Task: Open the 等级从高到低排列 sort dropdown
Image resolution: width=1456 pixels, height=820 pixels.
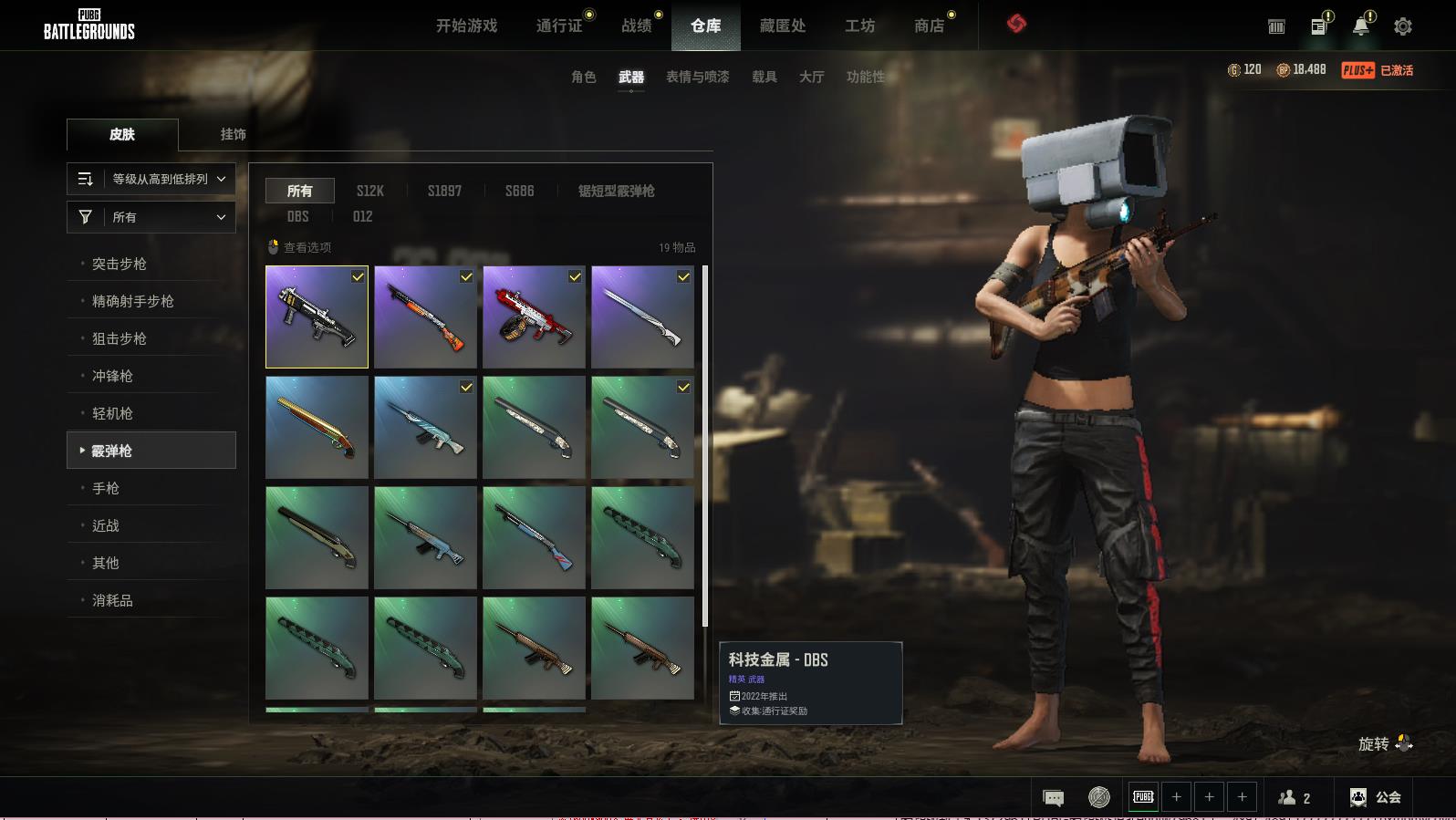Action: (x=151, y=179)
